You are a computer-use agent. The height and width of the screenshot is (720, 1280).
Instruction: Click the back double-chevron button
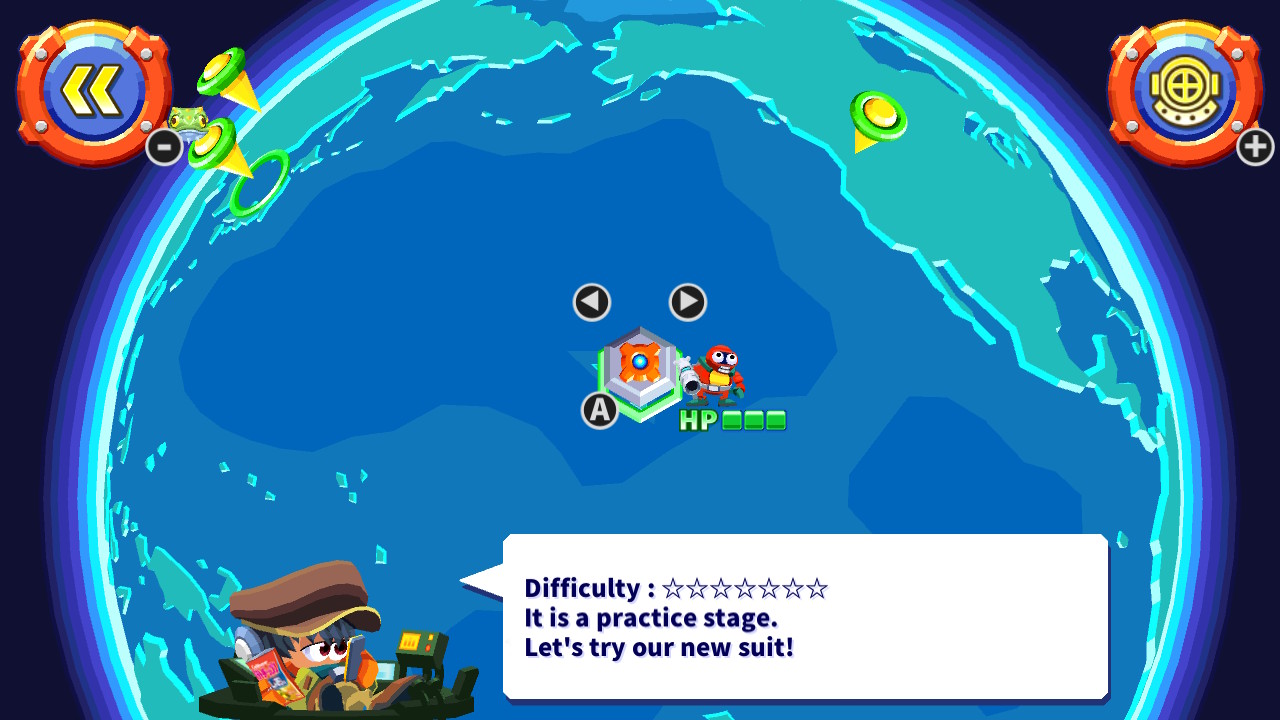[93, 90]
